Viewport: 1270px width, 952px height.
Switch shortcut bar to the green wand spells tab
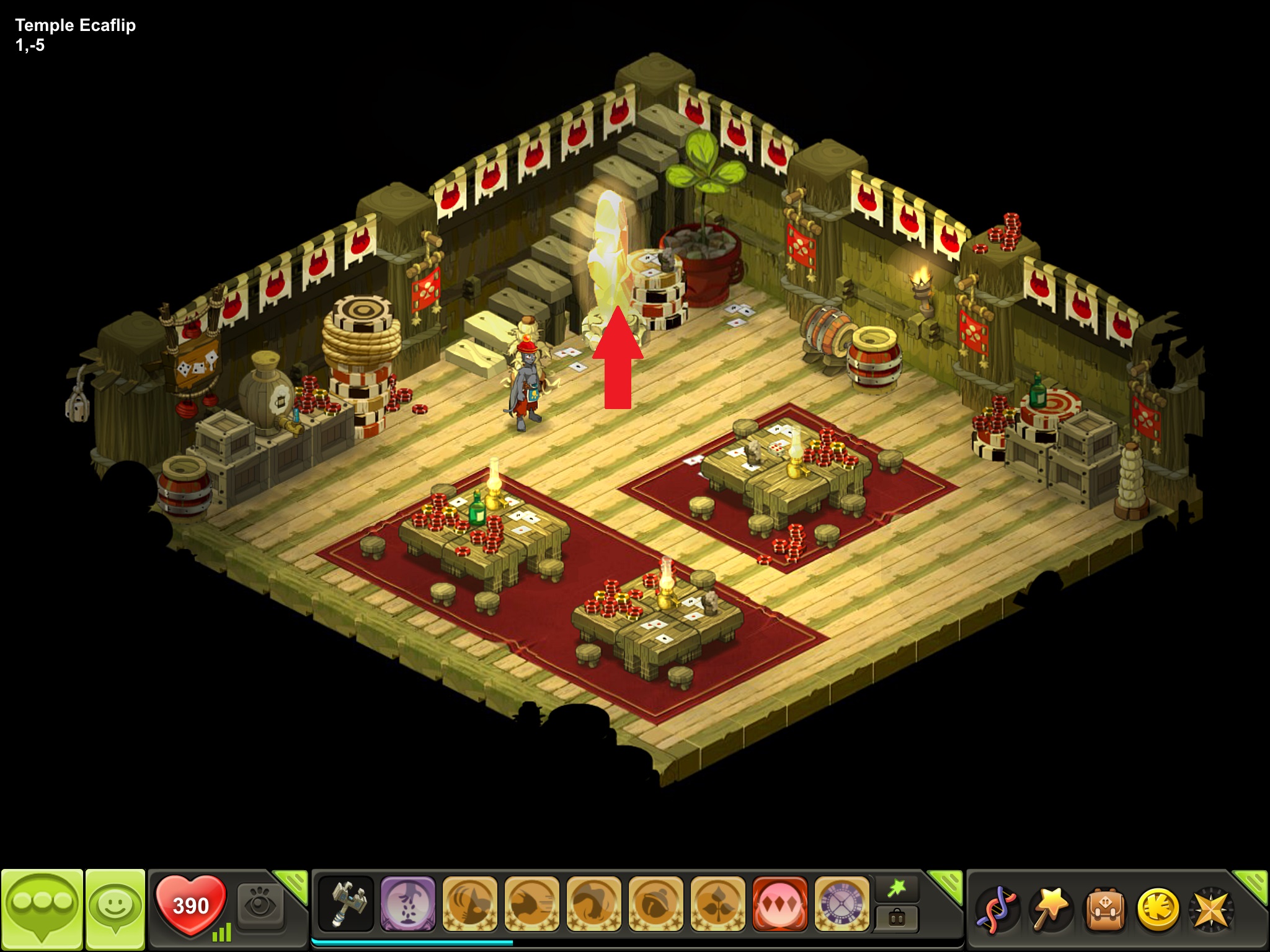coord(896,889)
